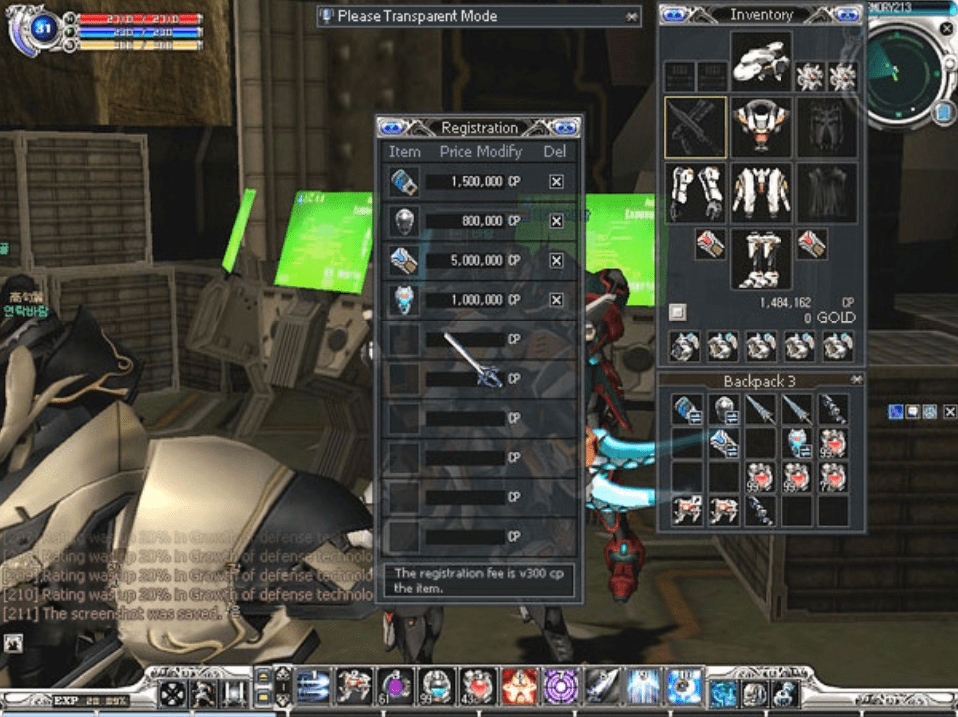The height and width of the screenshot is (717, 958).
Task: Delete the 5,000,000 CP registration entry
Action: (x=556, y=260)
